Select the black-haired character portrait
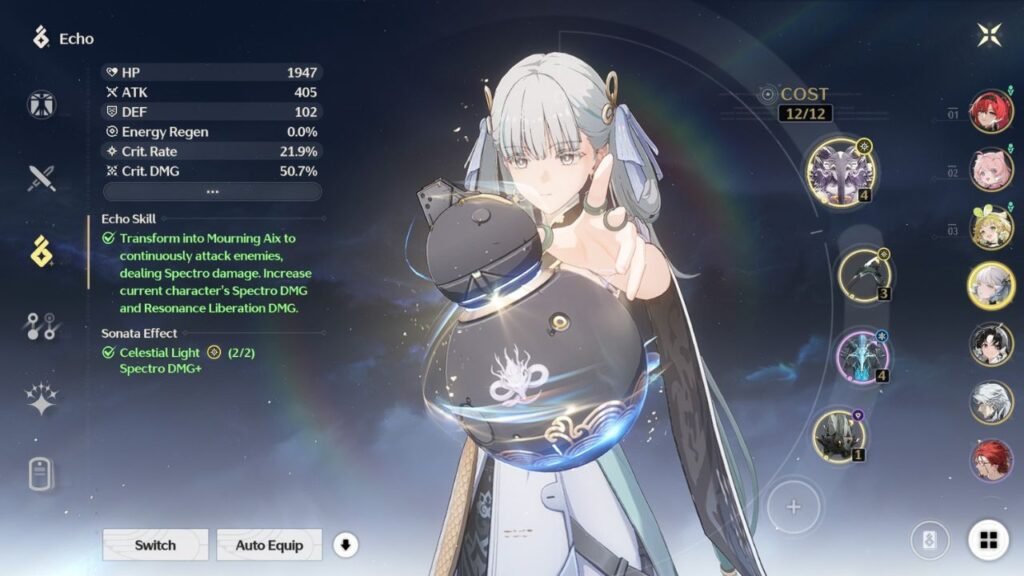Viewport: 1024px width, 576px height. pyautogui.click(x=990, y=344)
